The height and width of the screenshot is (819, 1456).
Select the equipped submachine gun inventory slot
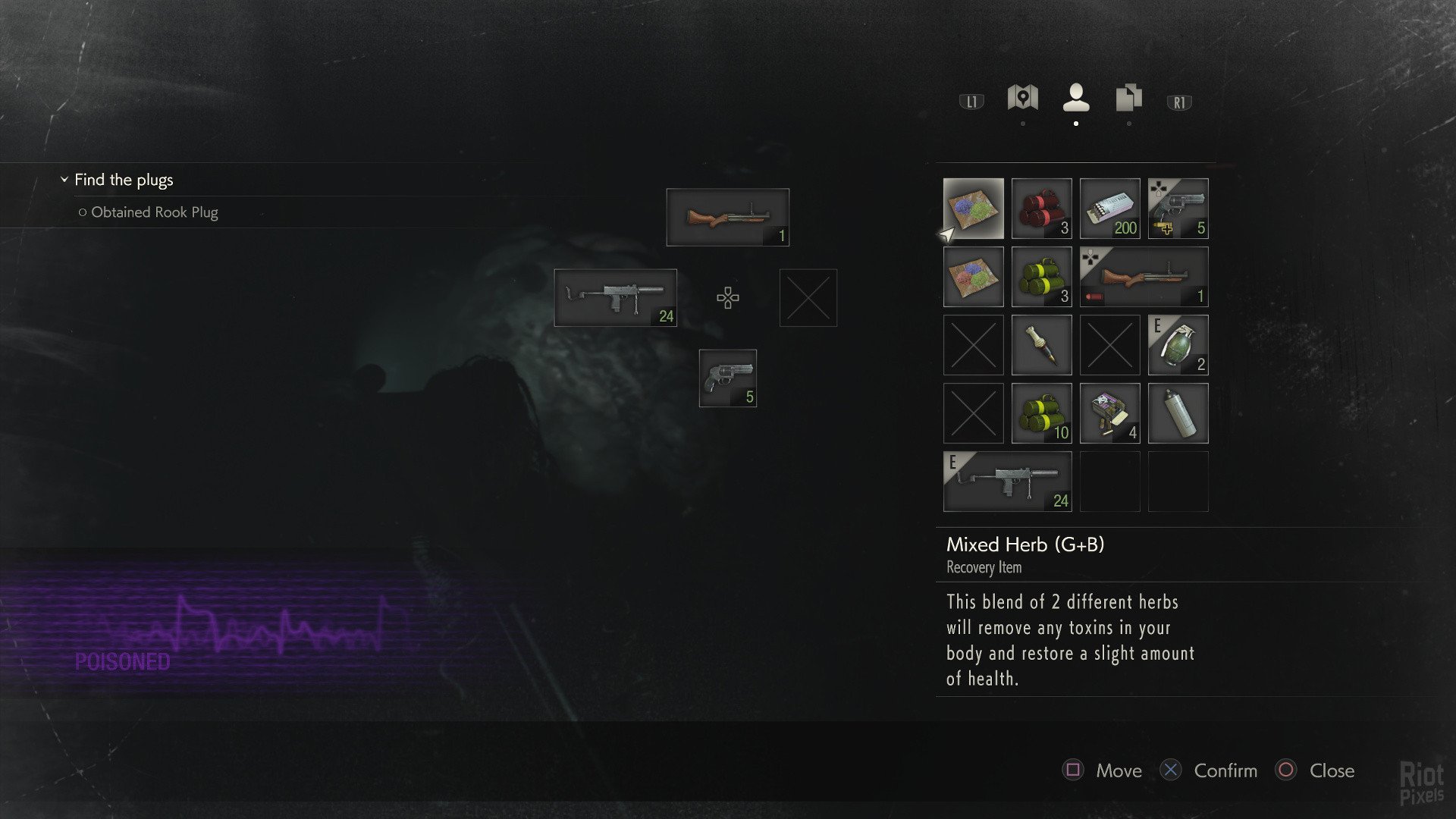[1007, 482]
